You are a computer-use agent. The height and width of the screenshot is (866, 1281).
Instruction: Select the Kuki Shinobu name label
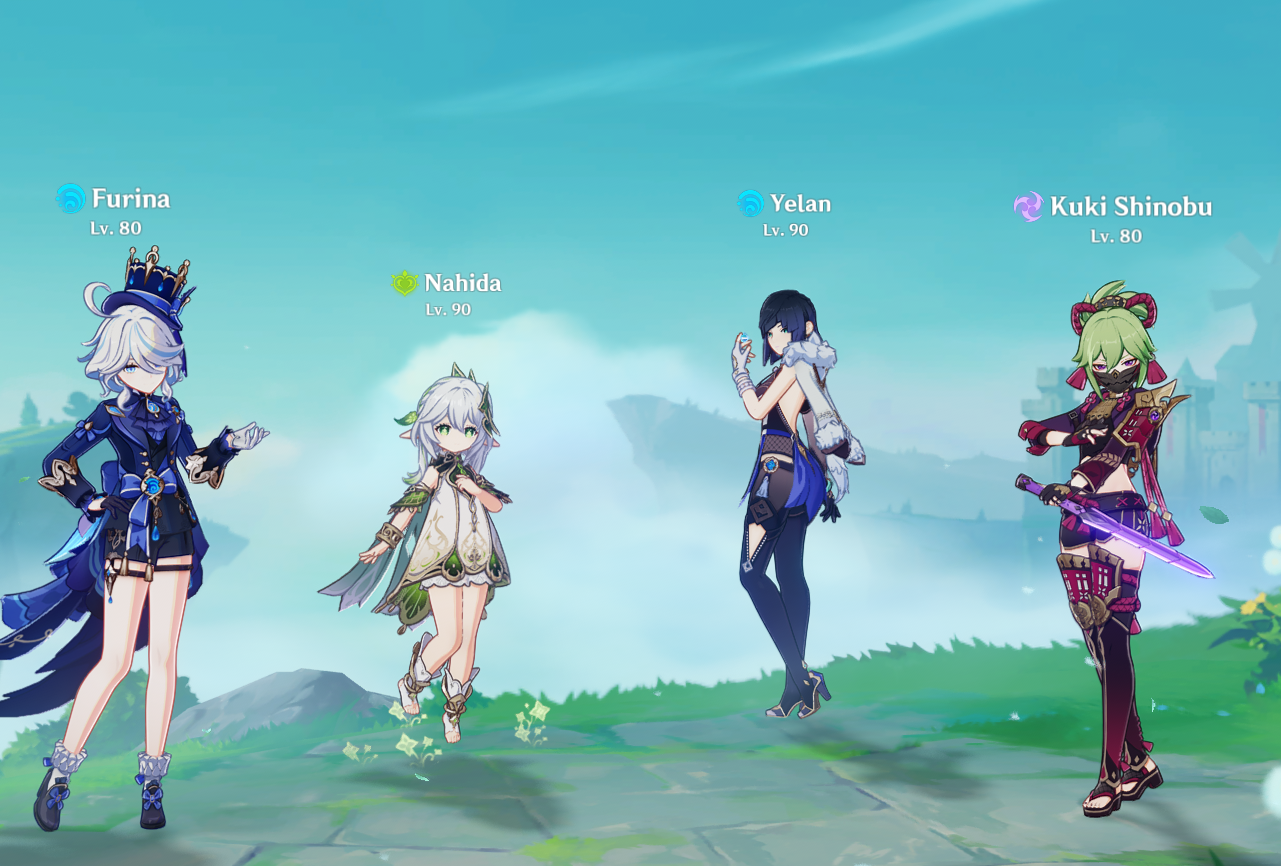click(1133, 208)
